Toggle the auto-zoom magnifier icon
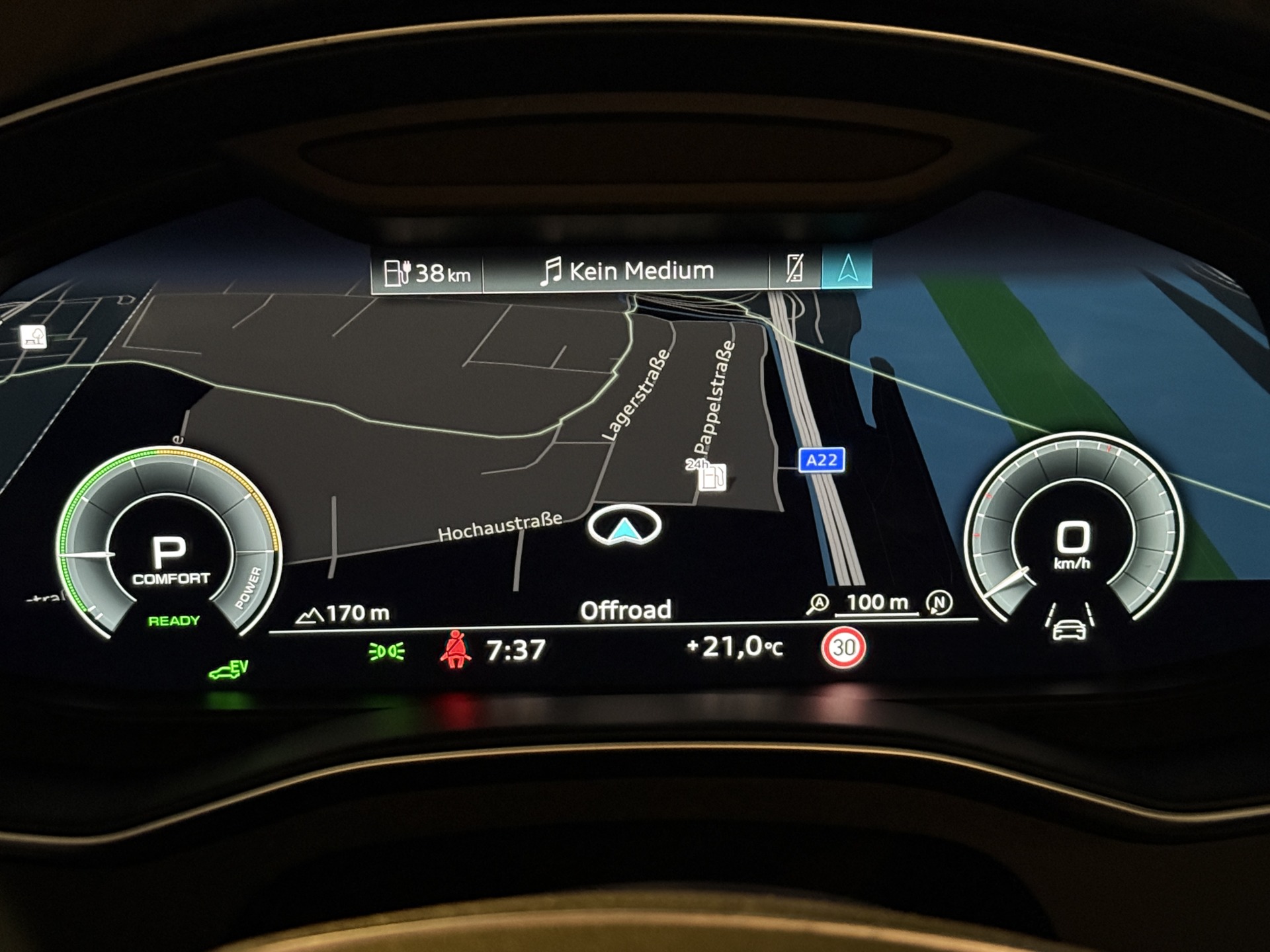1270x952 pixels. [x=818, y=604]
